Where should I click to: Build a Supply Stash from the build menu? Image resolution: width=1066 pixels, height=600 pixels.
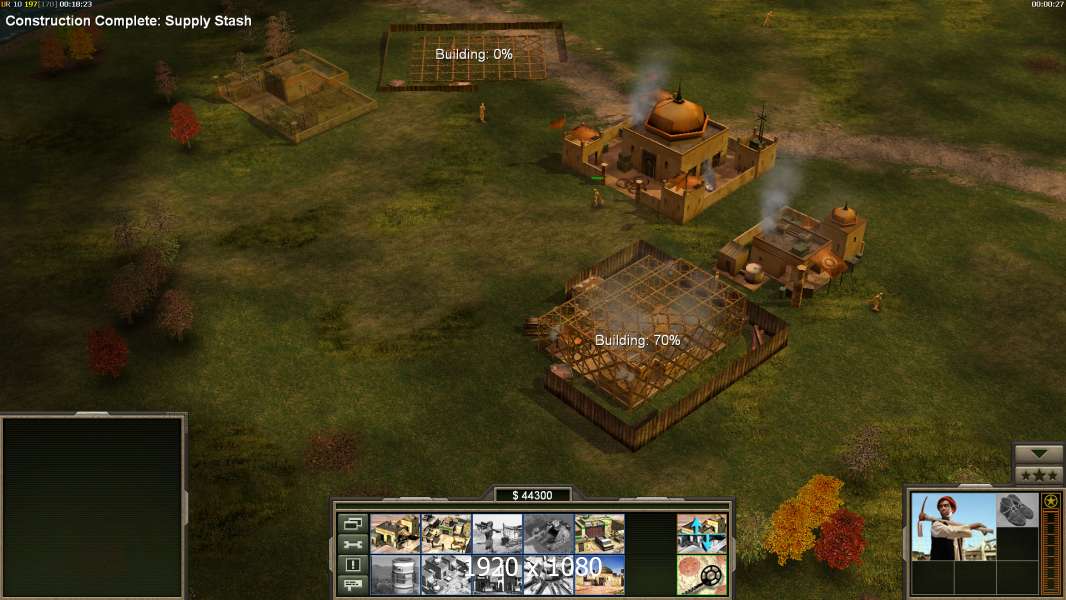pyautogui.click(x=395, y=533)
